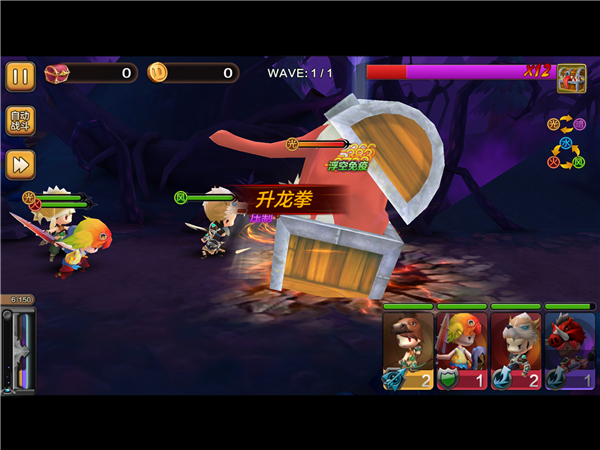Select the brown horse-hood hero card

click(408, 350)
